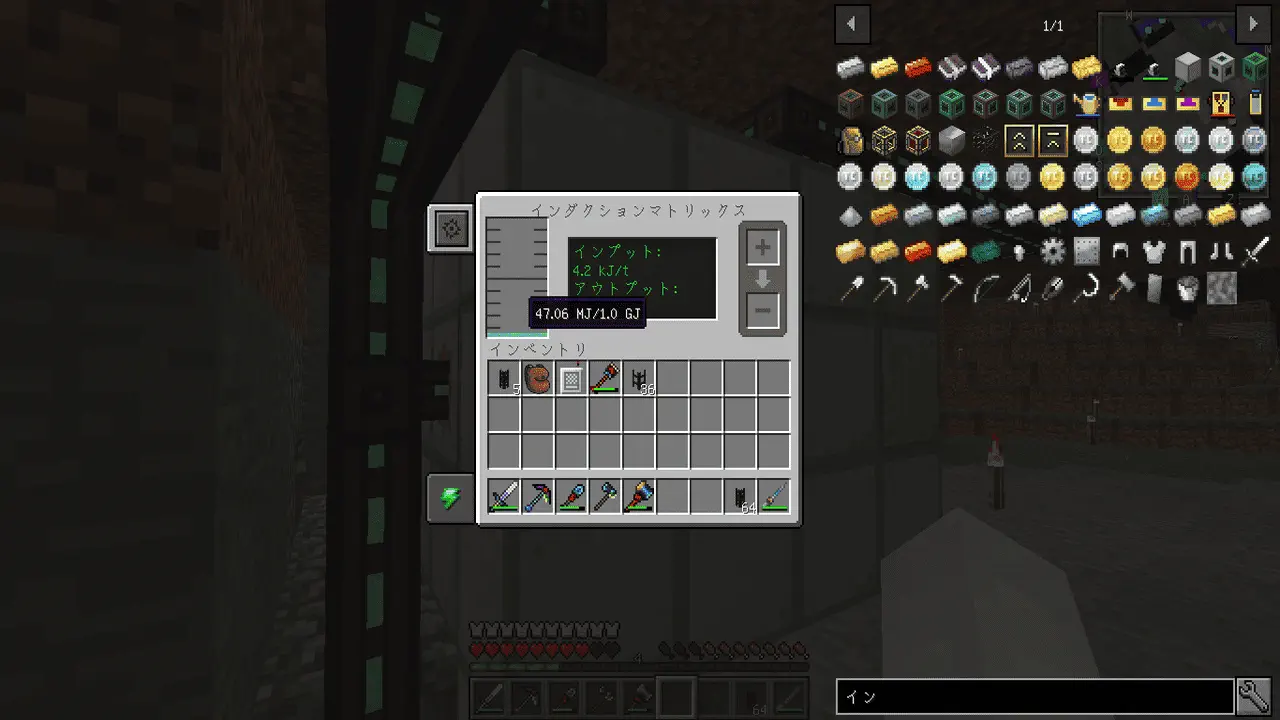Pick up the white paper sheet item
This screenshot has width=1280, height=720.
(x=571, y=379)
